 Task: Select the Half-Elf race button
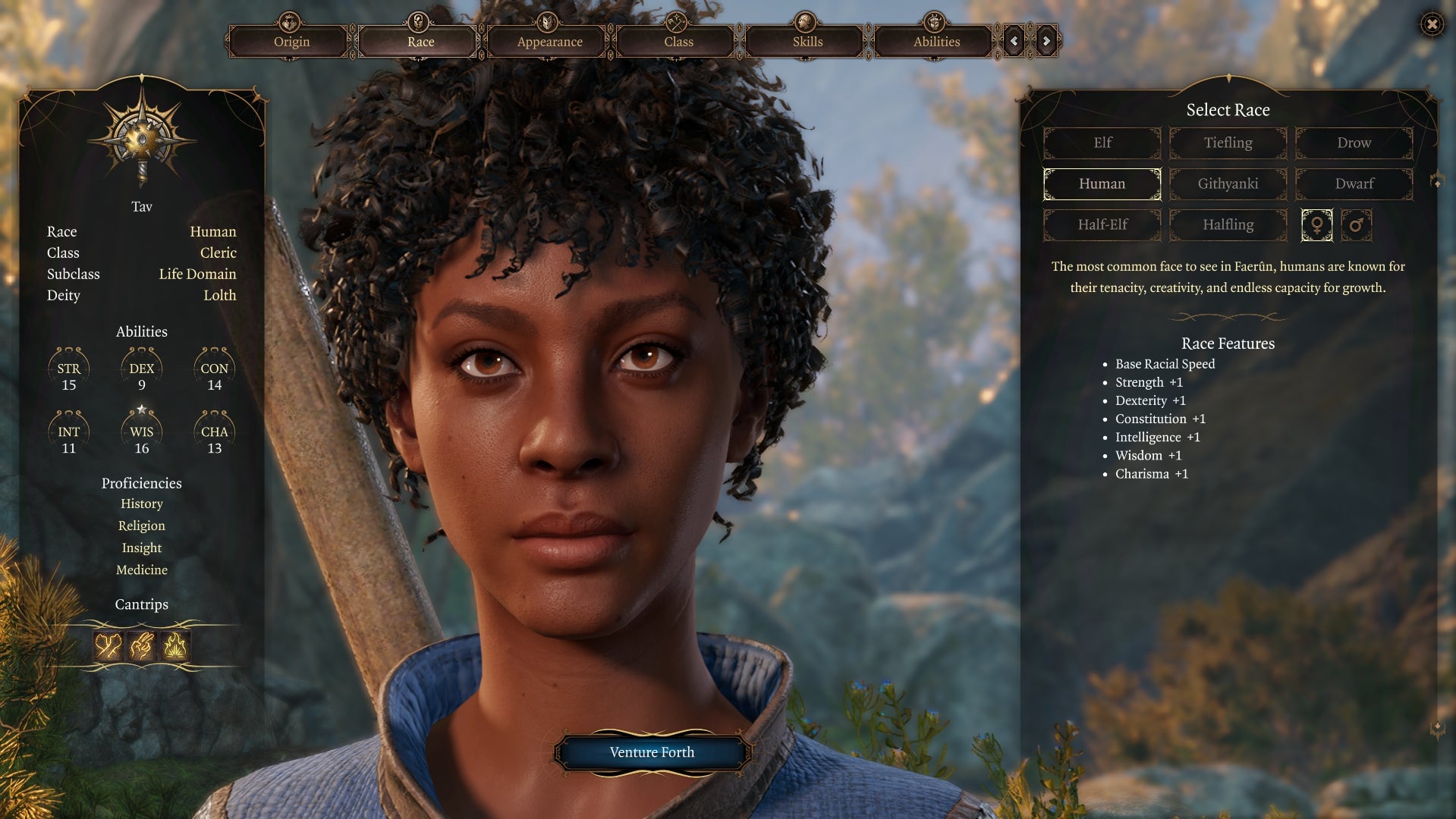click(1102, 225)
